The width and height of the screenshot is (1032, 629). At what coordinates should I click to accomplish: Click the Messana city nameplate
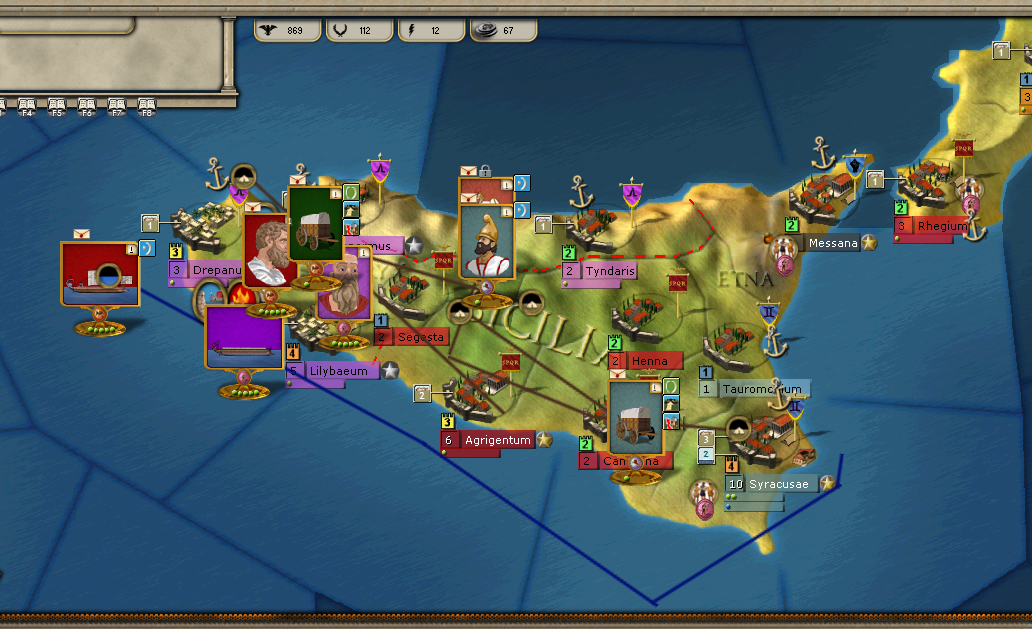(x=831, y=242)
